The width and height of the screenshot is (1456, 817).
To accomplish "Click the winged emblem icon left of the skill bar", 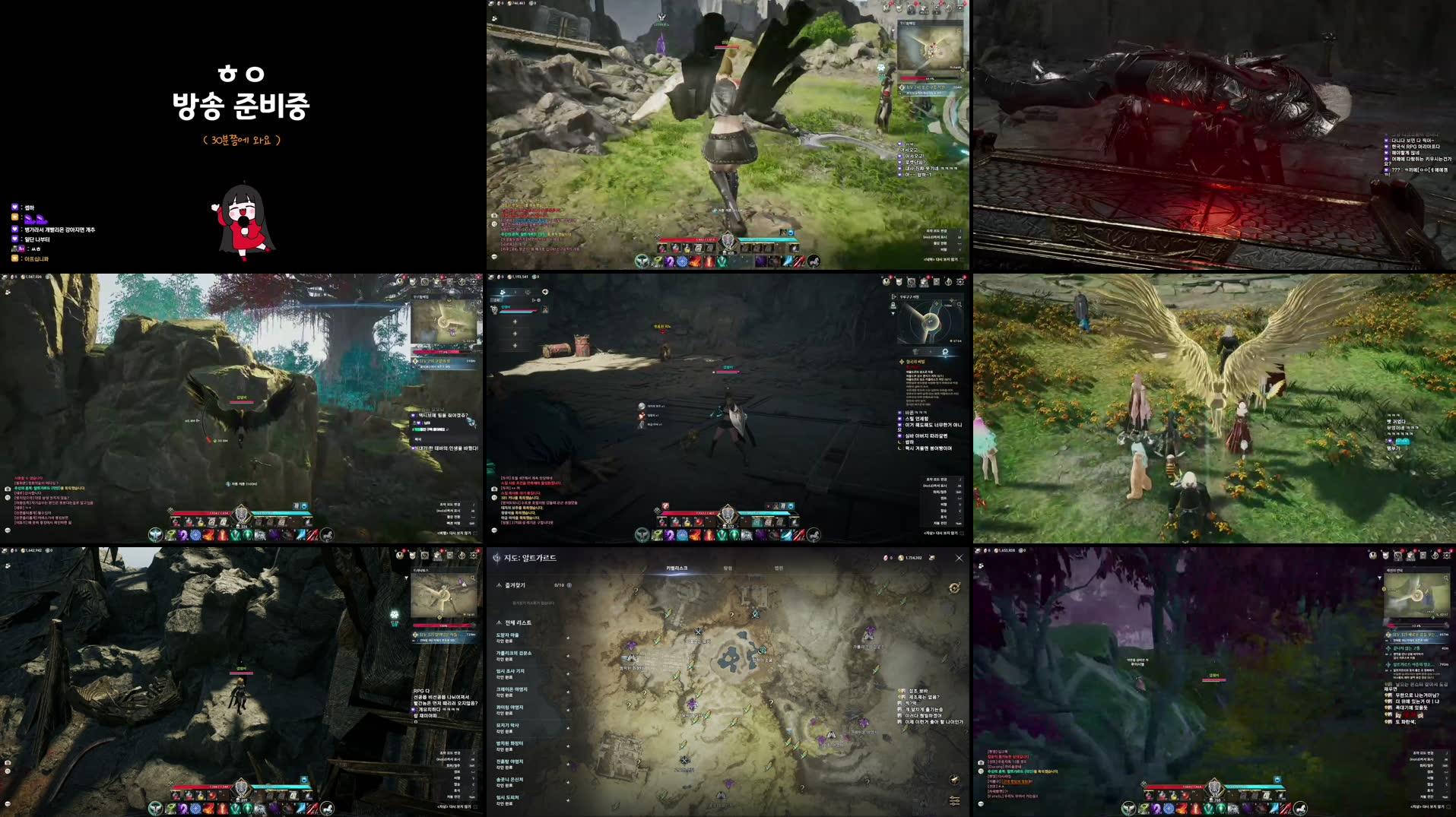I will coord(1129,809).
